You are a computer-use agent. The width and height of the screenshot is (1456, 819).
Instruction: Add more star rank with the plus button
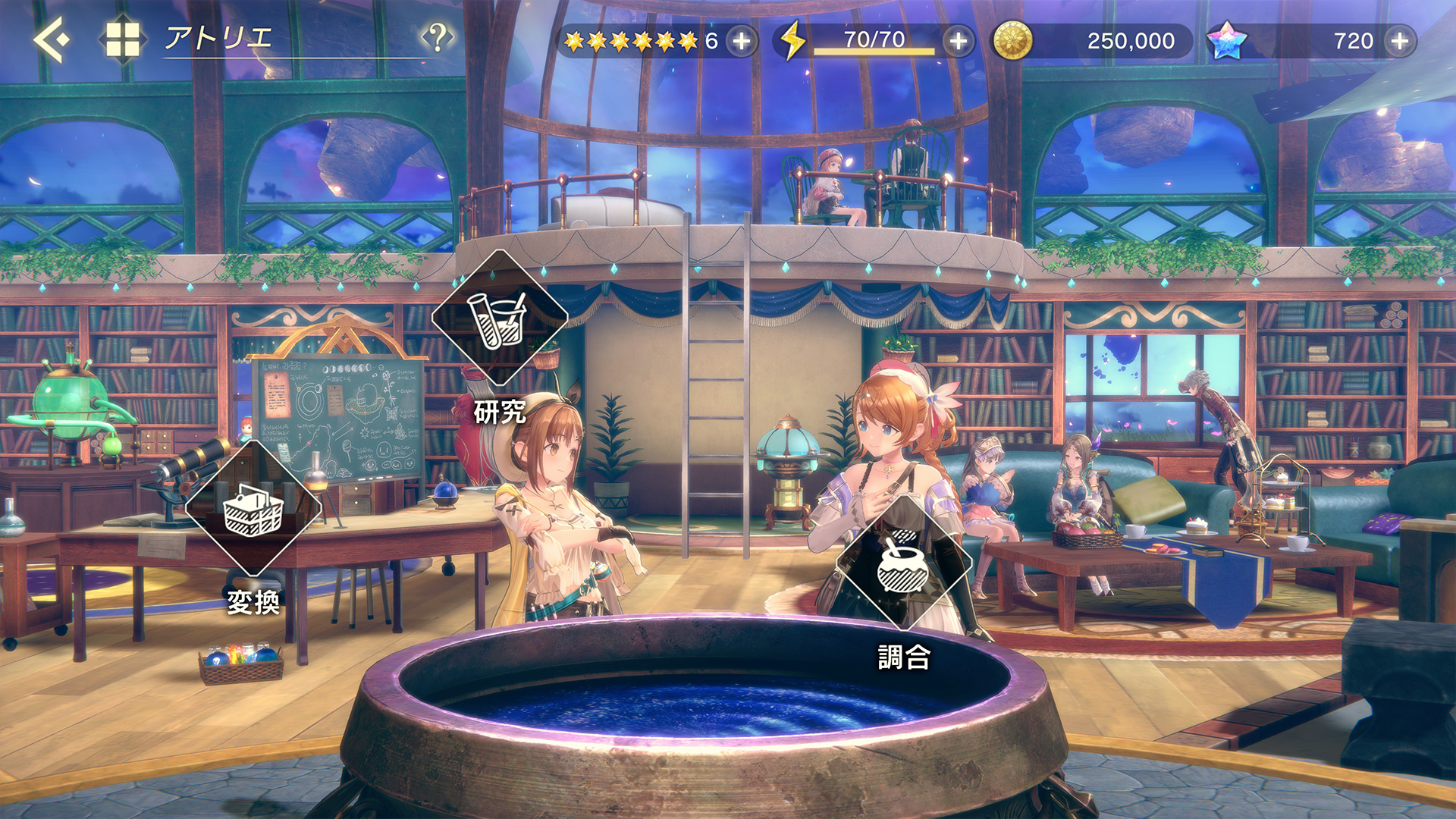(x=742, y=41)
